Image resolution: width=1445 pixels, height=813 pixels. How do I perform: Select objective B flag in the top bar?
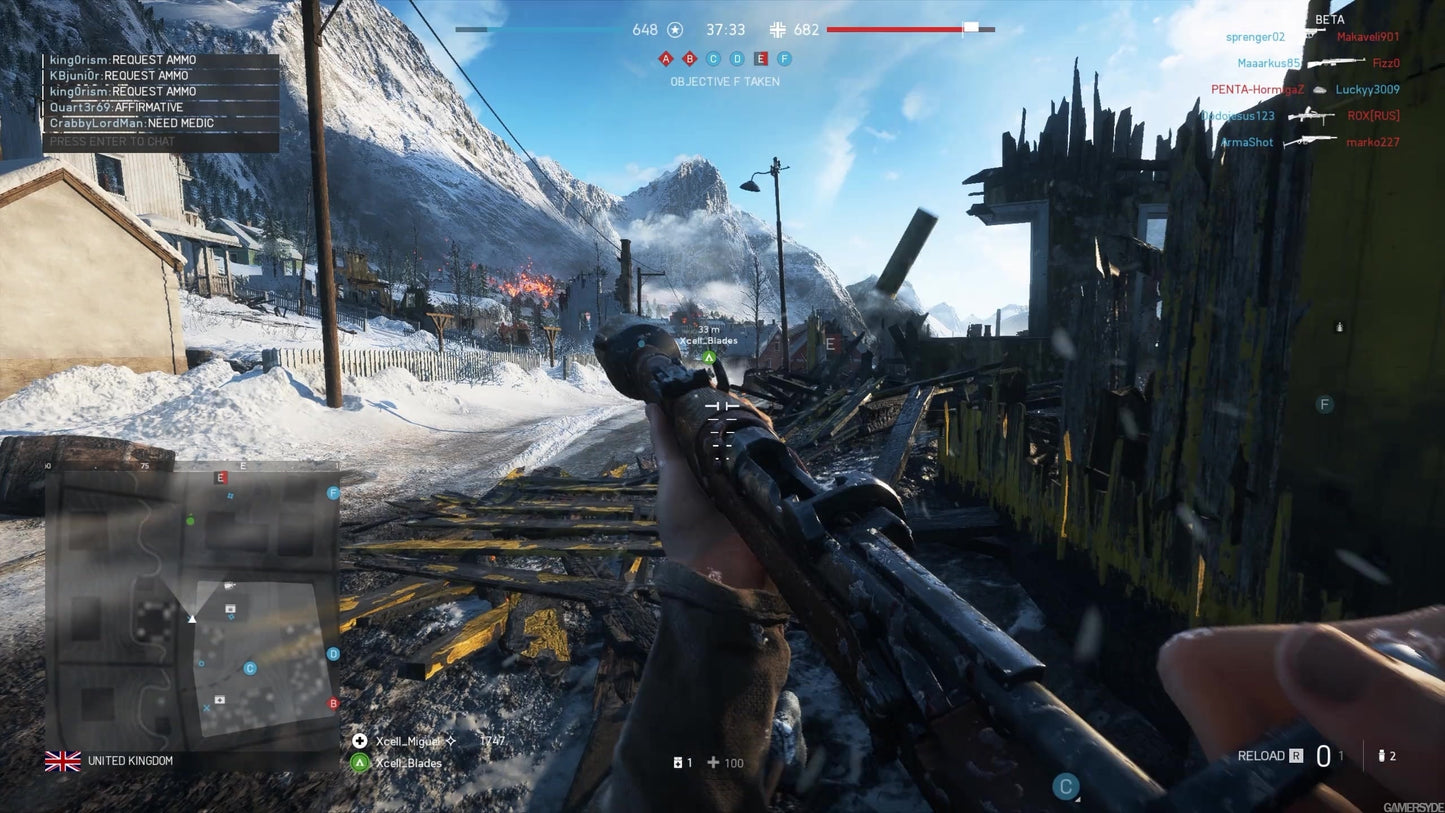point(689,59)
